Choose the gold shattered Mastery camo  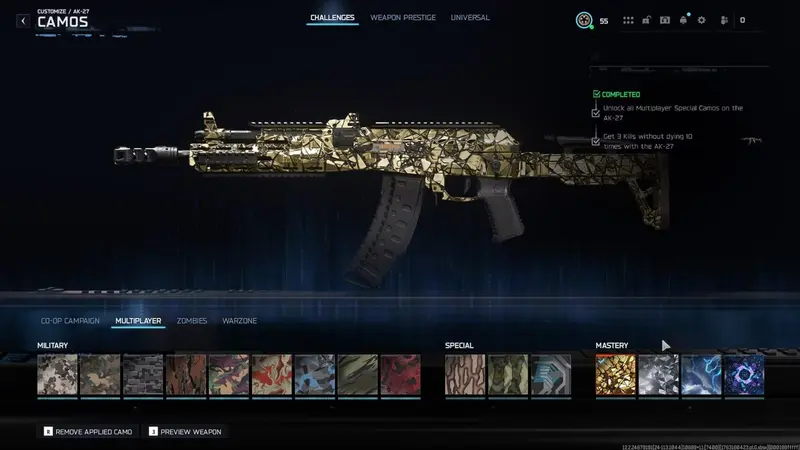point(615,375)
